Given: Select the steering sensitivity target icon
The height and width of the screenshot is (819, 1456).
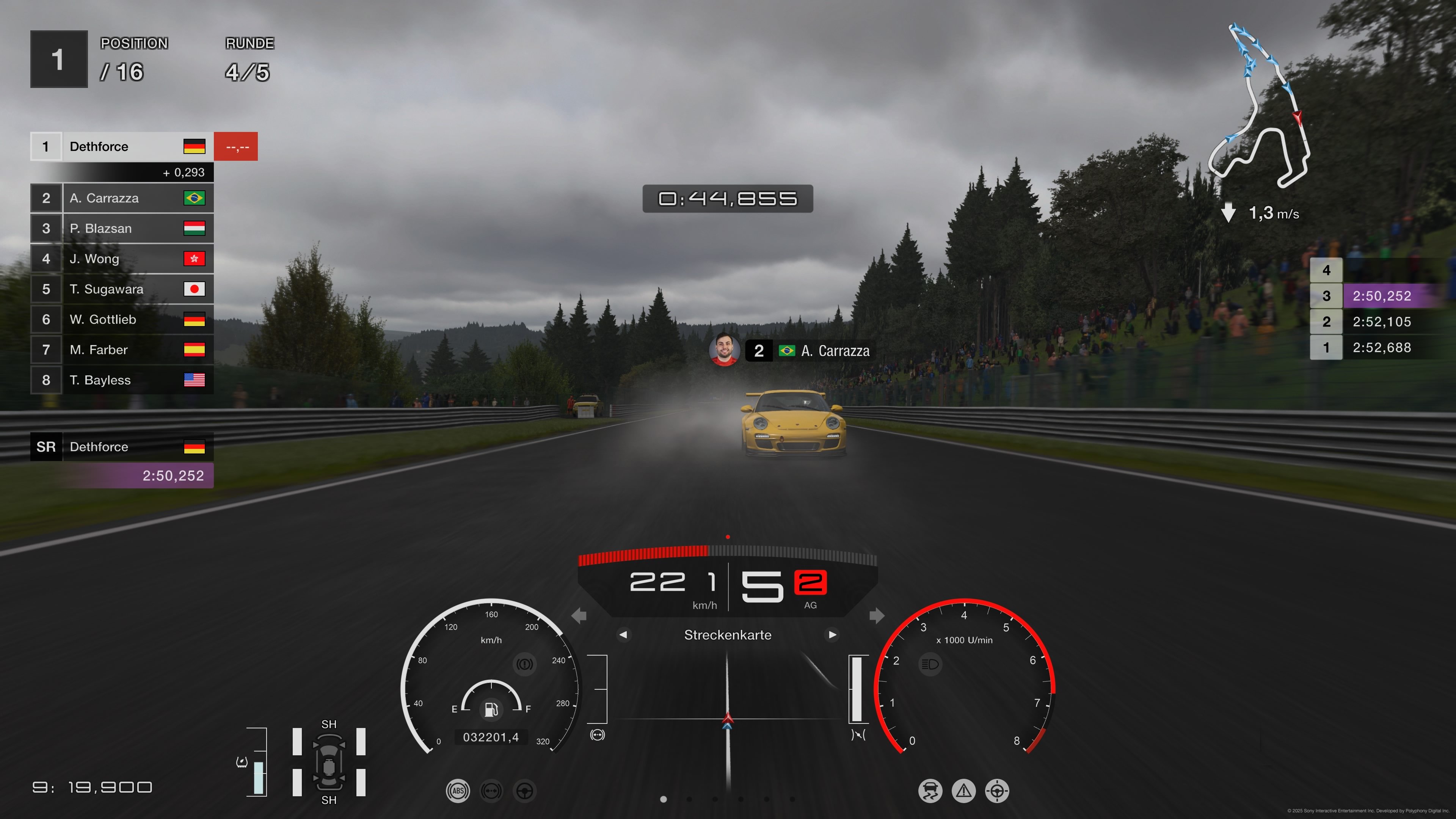Looking at the screenshot, I should tap(998, 791).
